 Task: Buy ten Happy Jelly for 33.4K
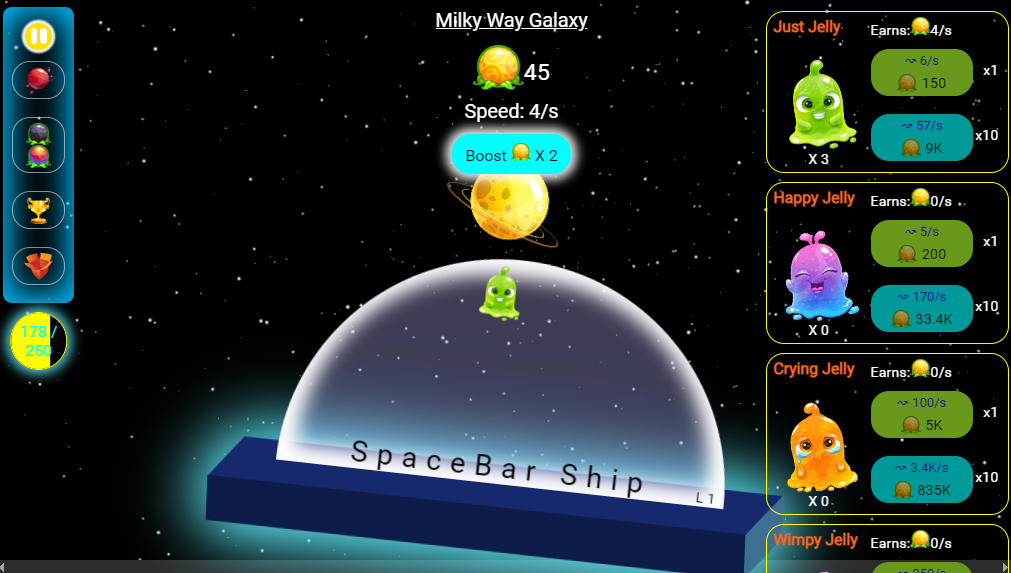(921, 308)
